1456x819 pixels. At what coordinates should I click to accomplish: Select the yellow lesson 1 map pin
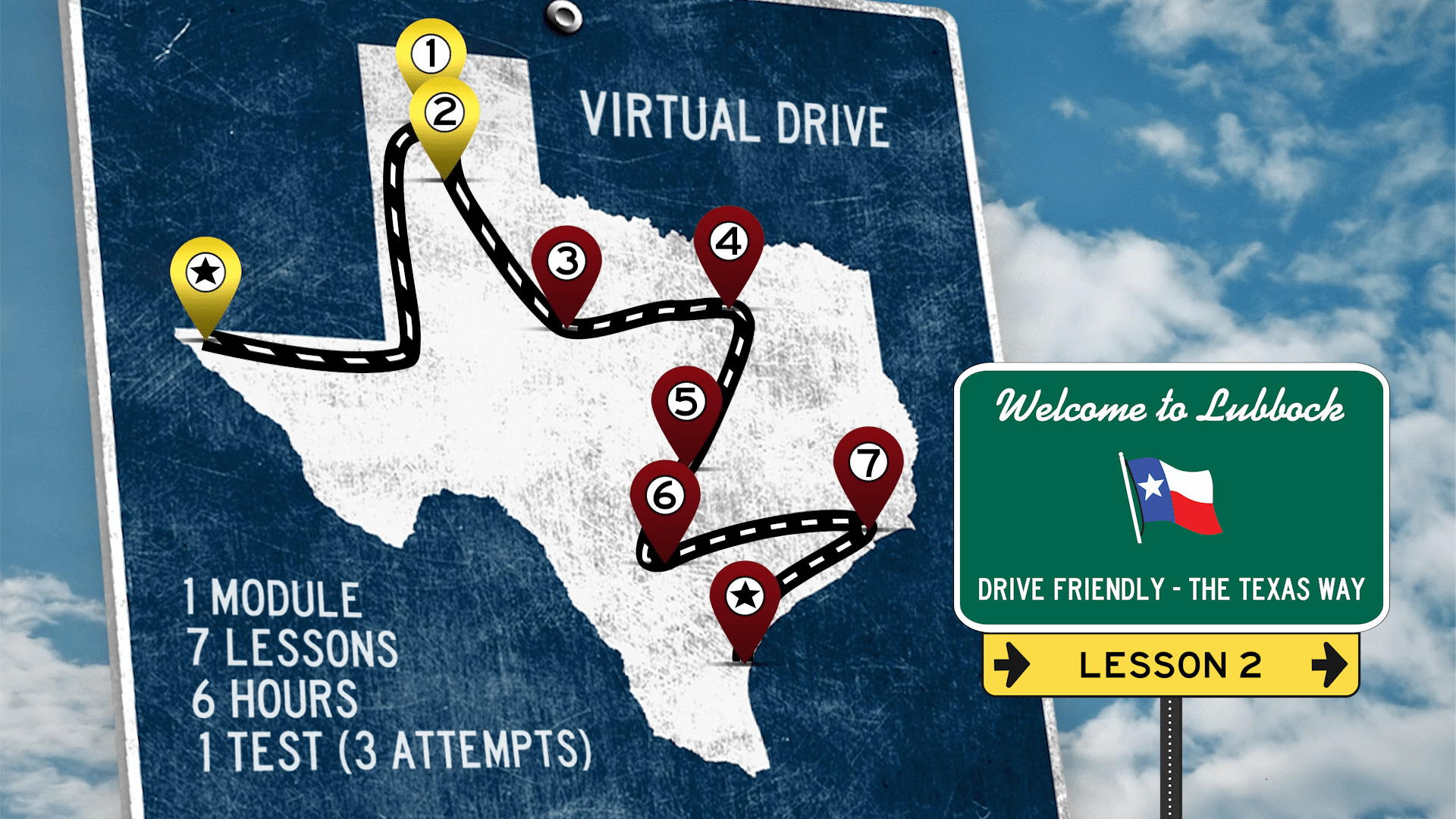[431, 53]
